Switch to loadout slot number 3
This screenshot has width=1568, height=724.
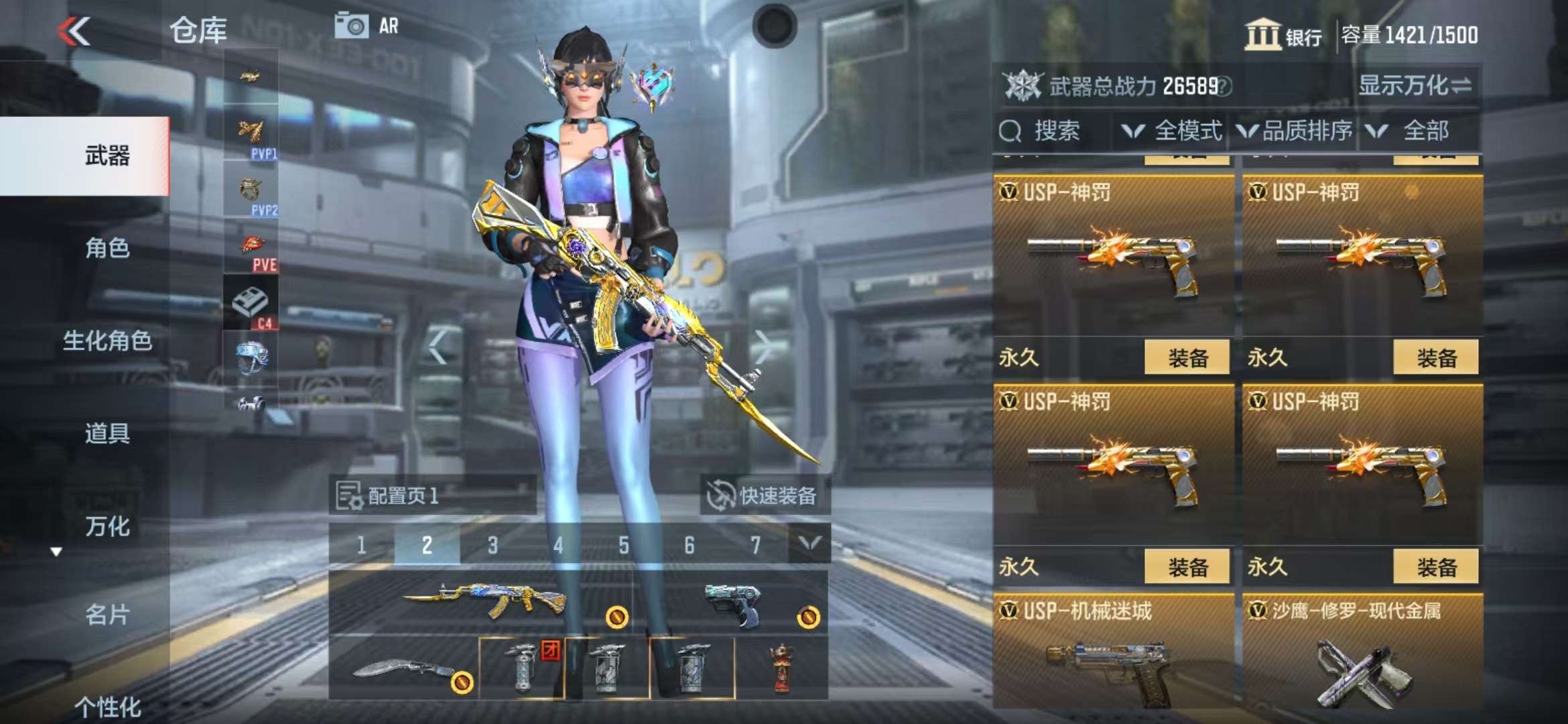tap(493, 545)
